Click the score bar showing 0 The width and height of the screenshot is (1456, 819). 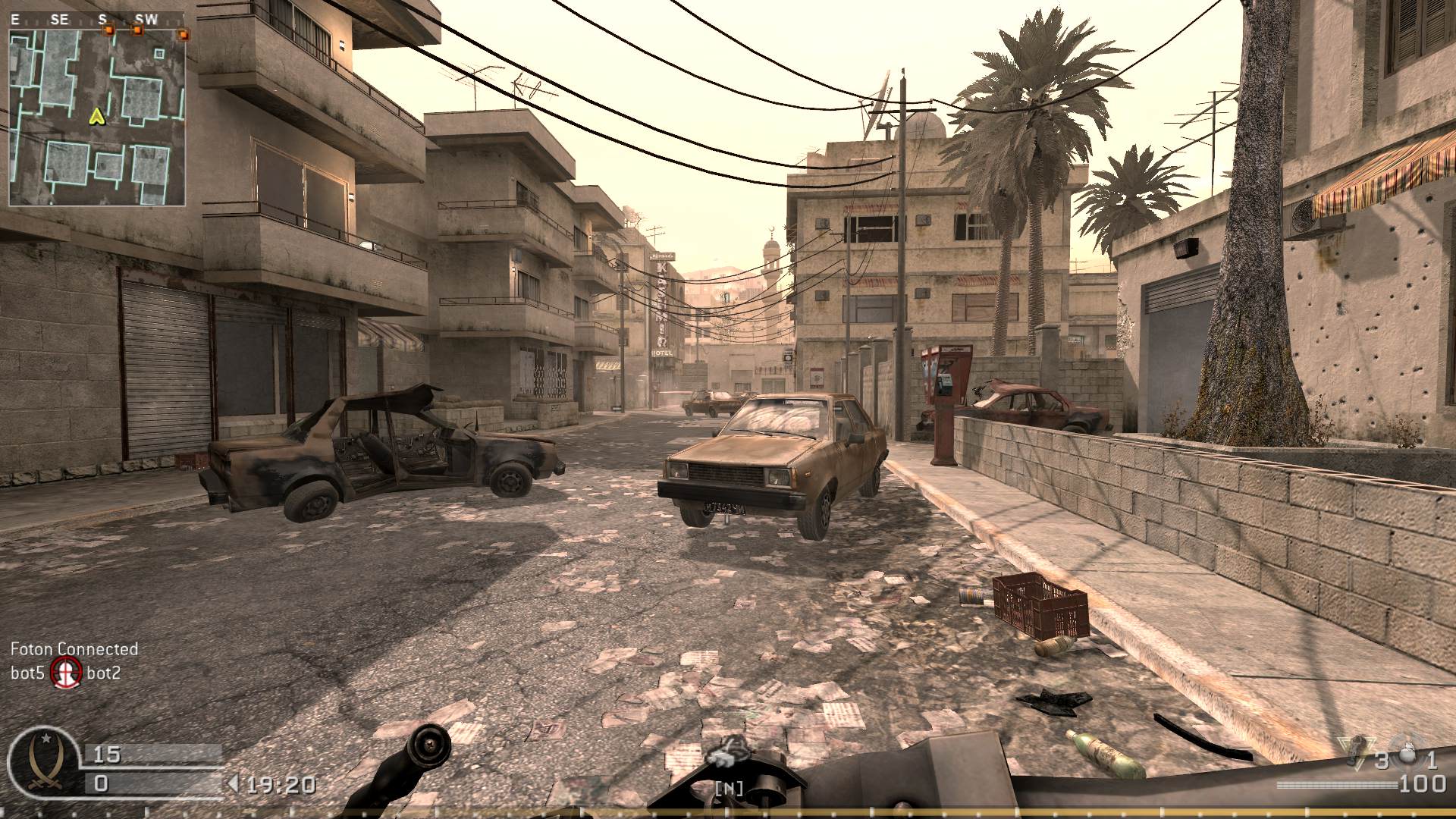coord(152,783)
